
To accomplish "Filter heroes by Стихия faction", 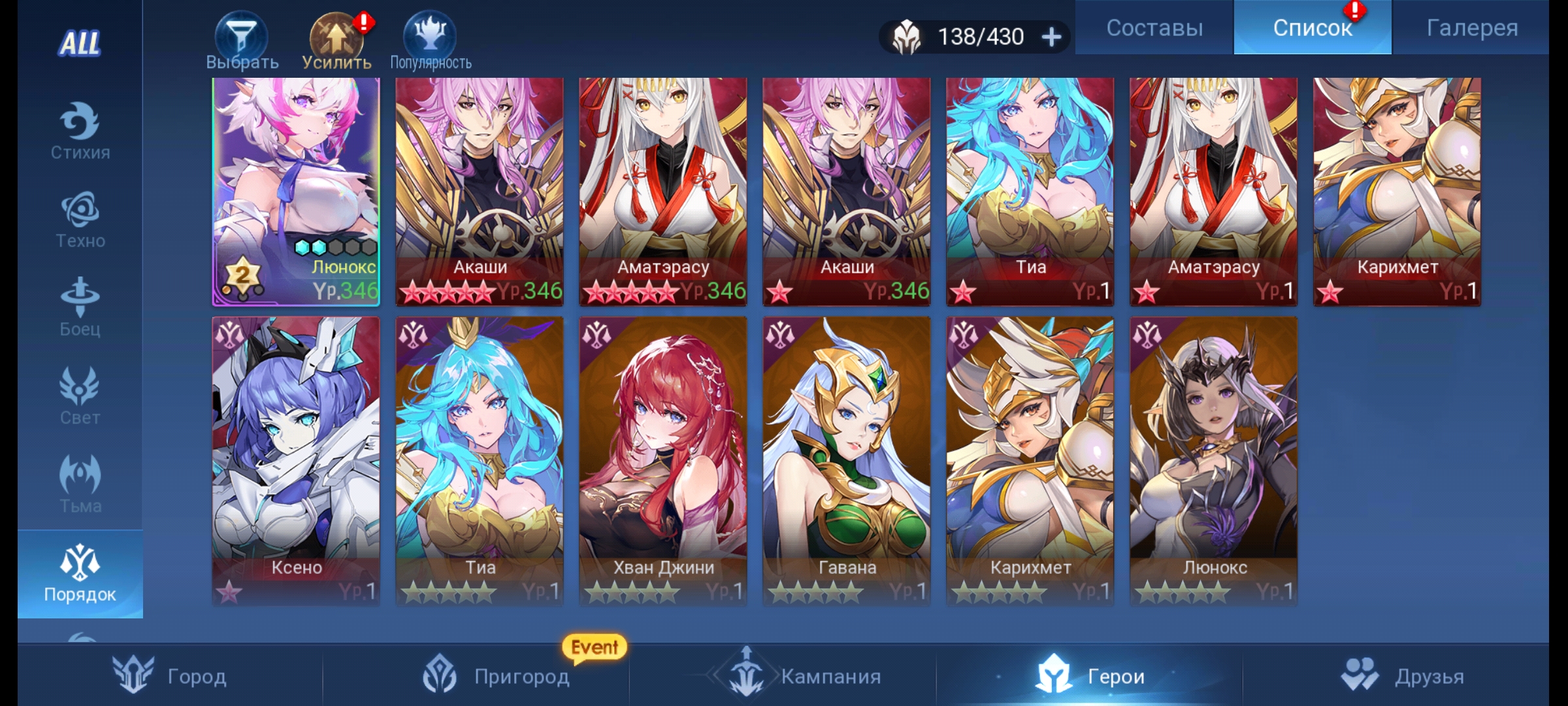I will pos(80,131).
